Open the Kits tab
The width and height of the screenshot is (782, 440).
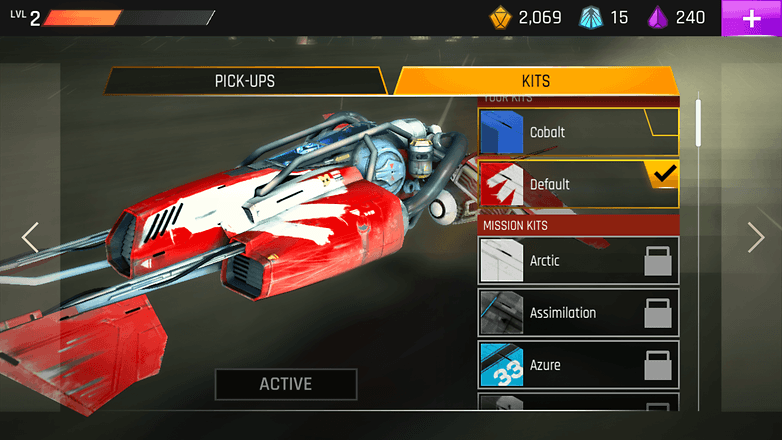[x=536, y=81]
